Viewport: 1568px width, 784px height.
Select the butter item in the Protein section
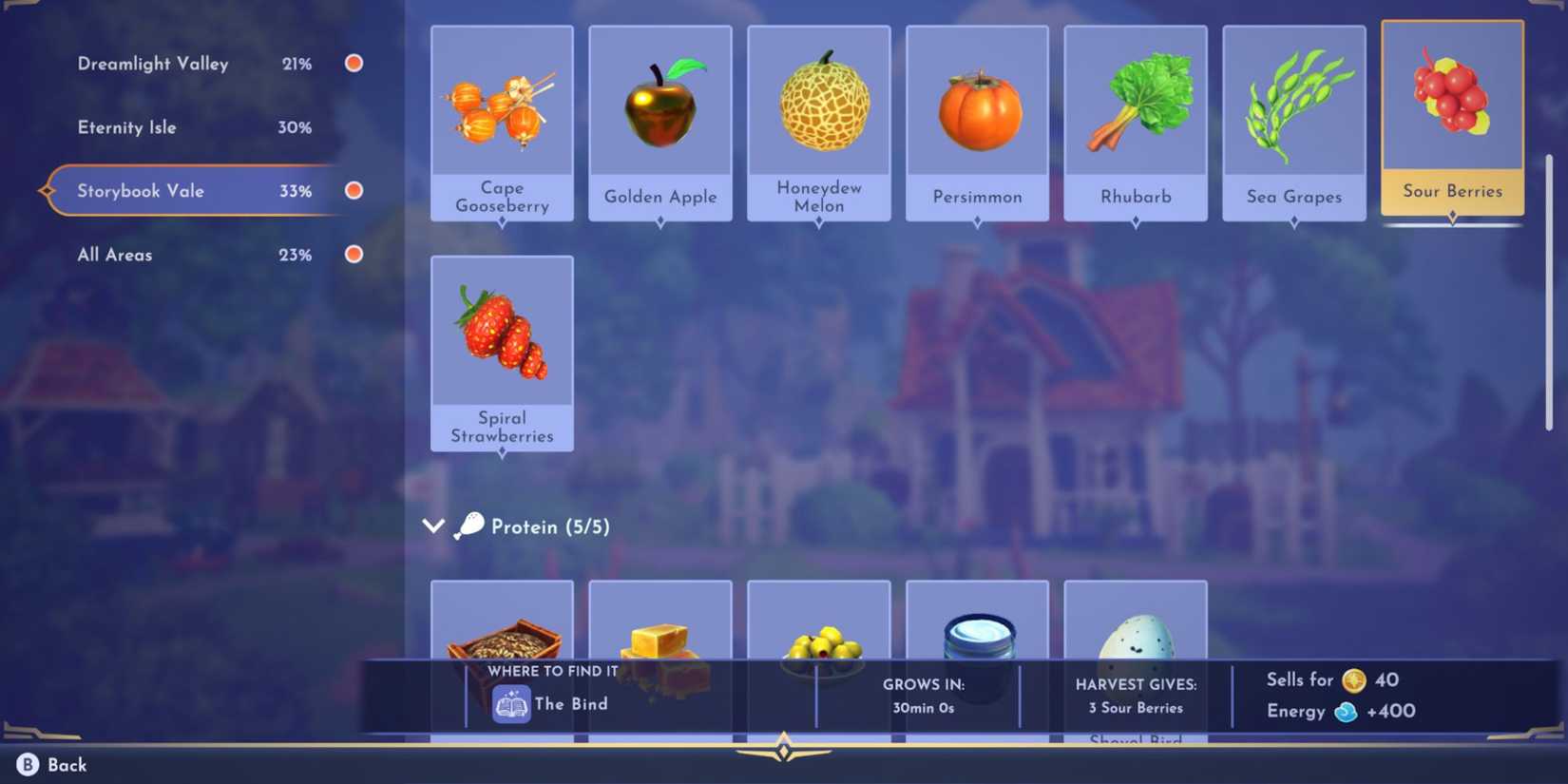coord(660,627)
